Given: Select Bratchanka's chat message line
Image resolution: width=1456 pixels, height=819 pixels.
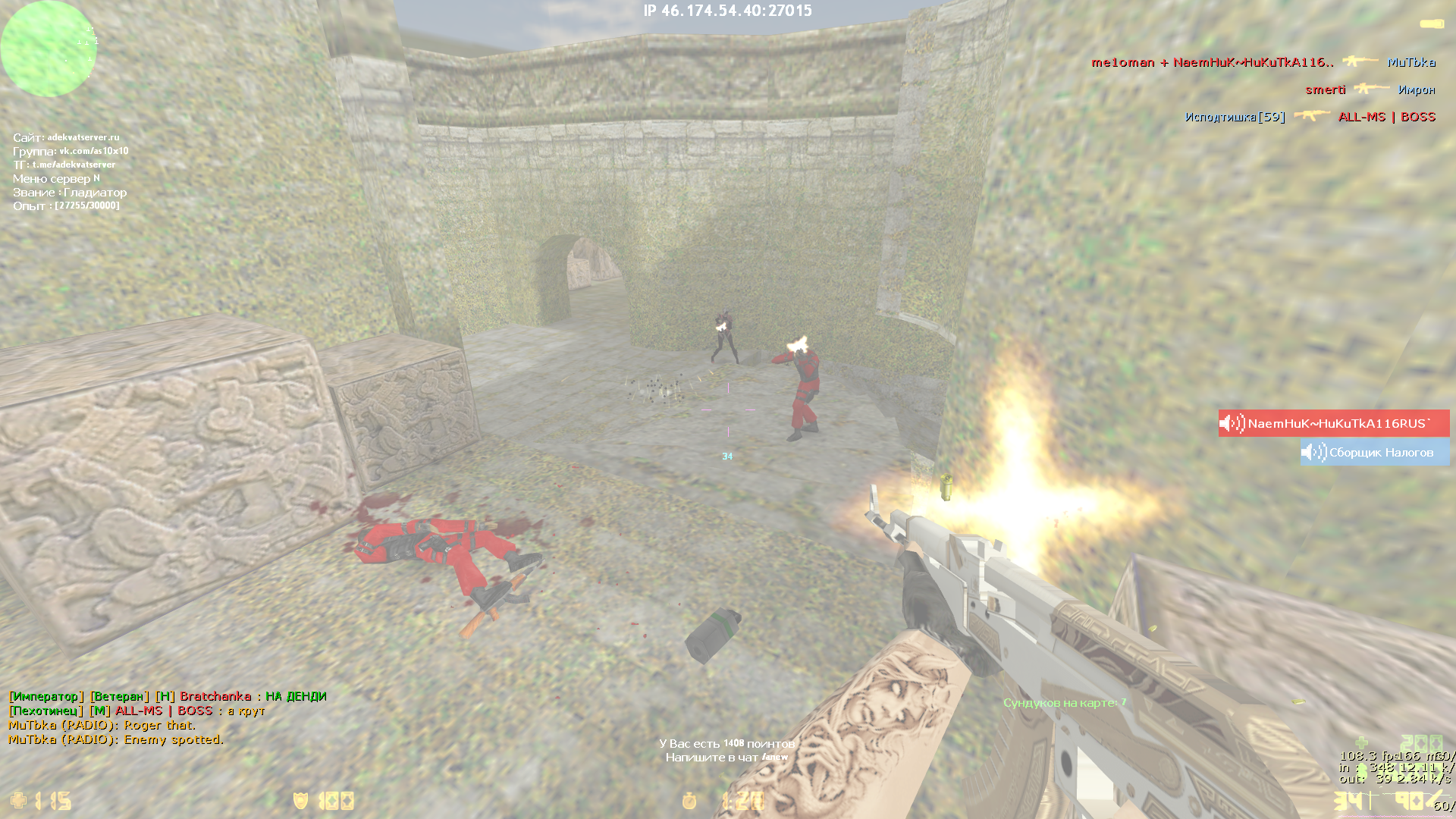Looking at the screenshot, I should tap(168, 696).
